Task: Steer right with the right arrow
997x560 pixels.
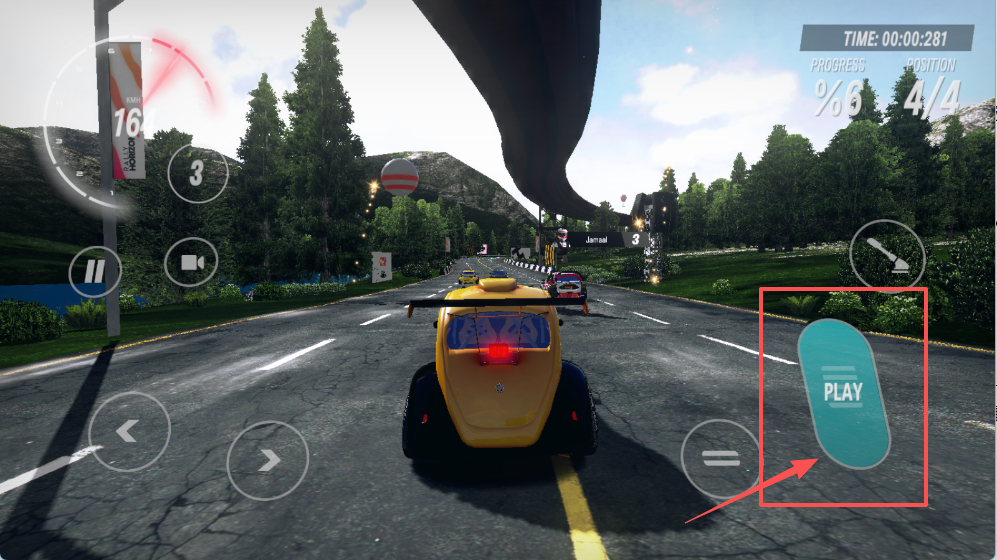Action: point(268,460)
